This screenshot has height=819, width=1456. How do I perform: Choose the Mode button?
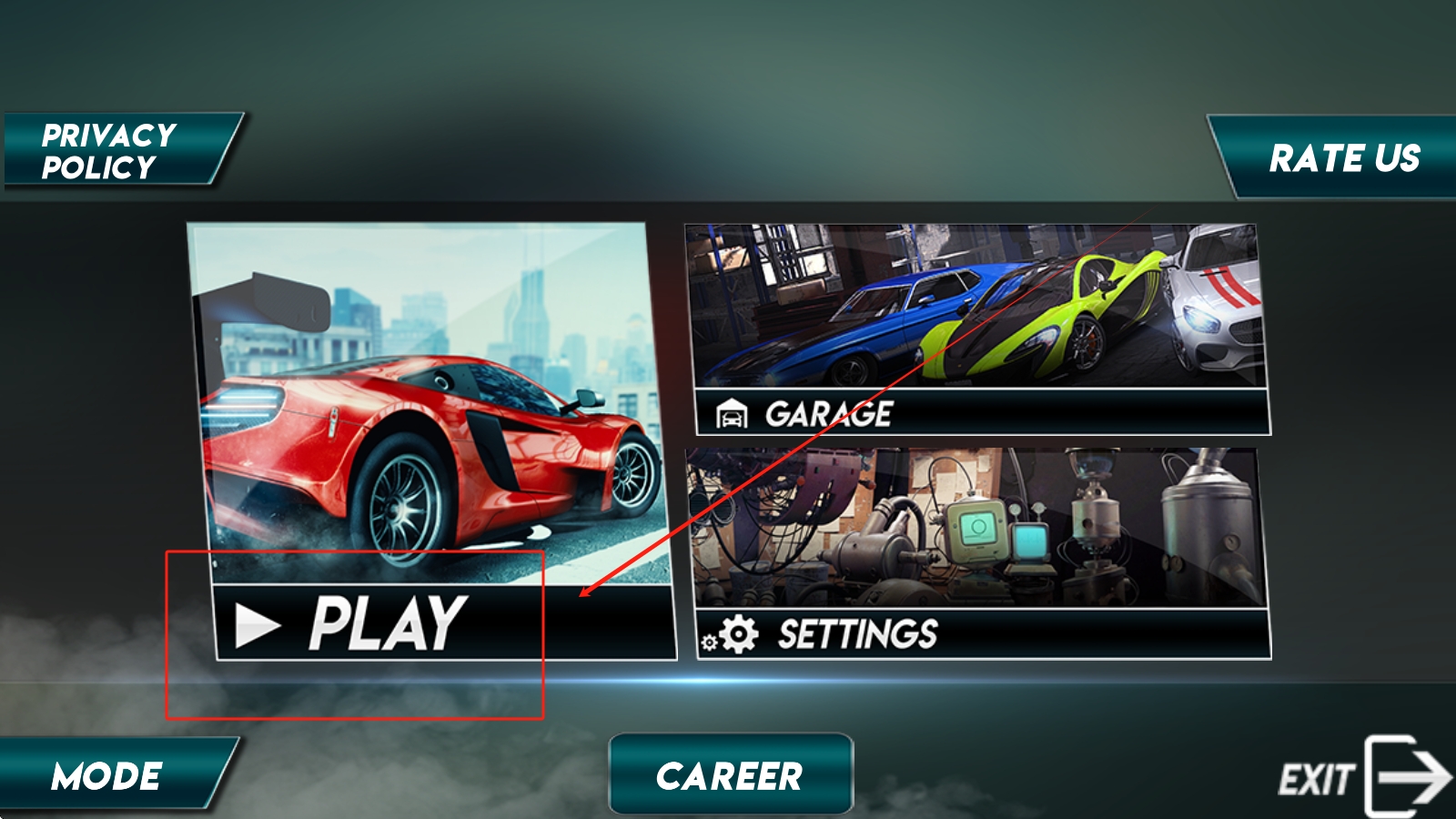pos(109,775)
